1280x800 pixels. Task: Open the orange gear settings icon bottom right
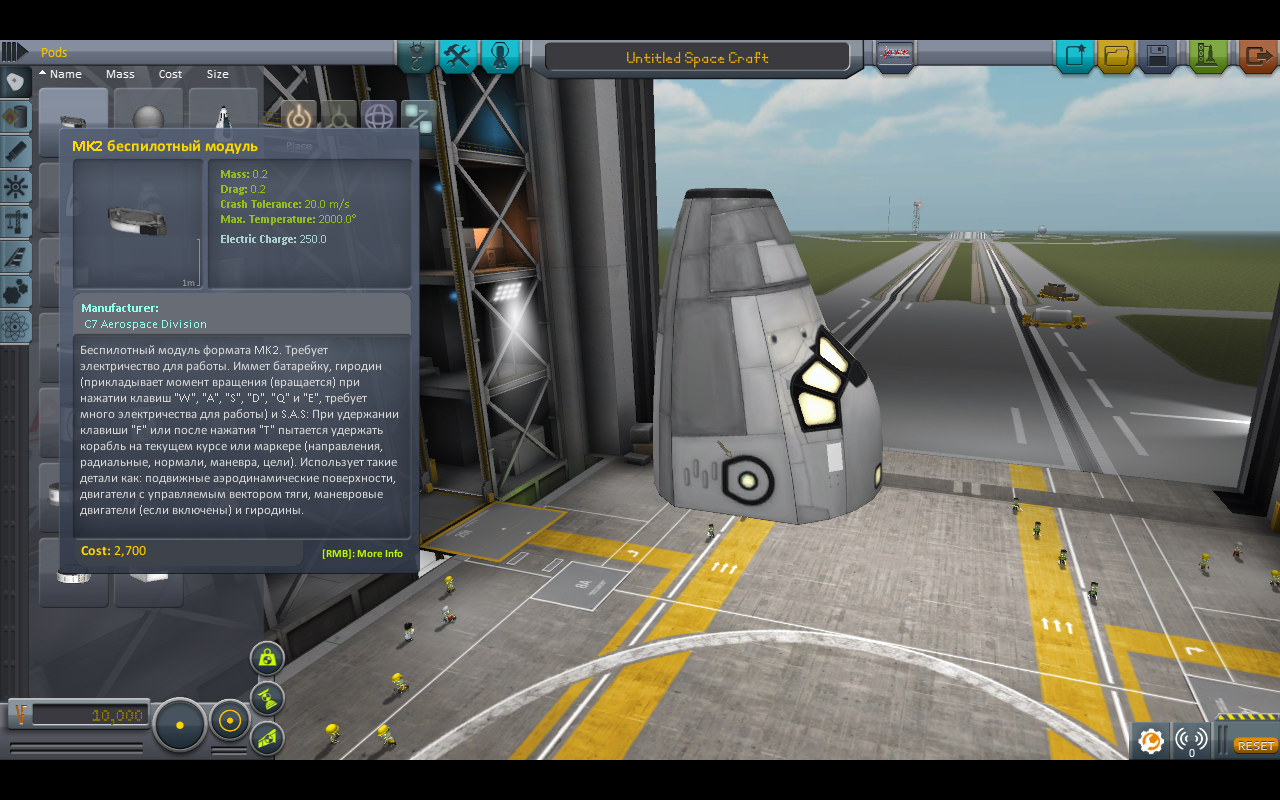1150,741
